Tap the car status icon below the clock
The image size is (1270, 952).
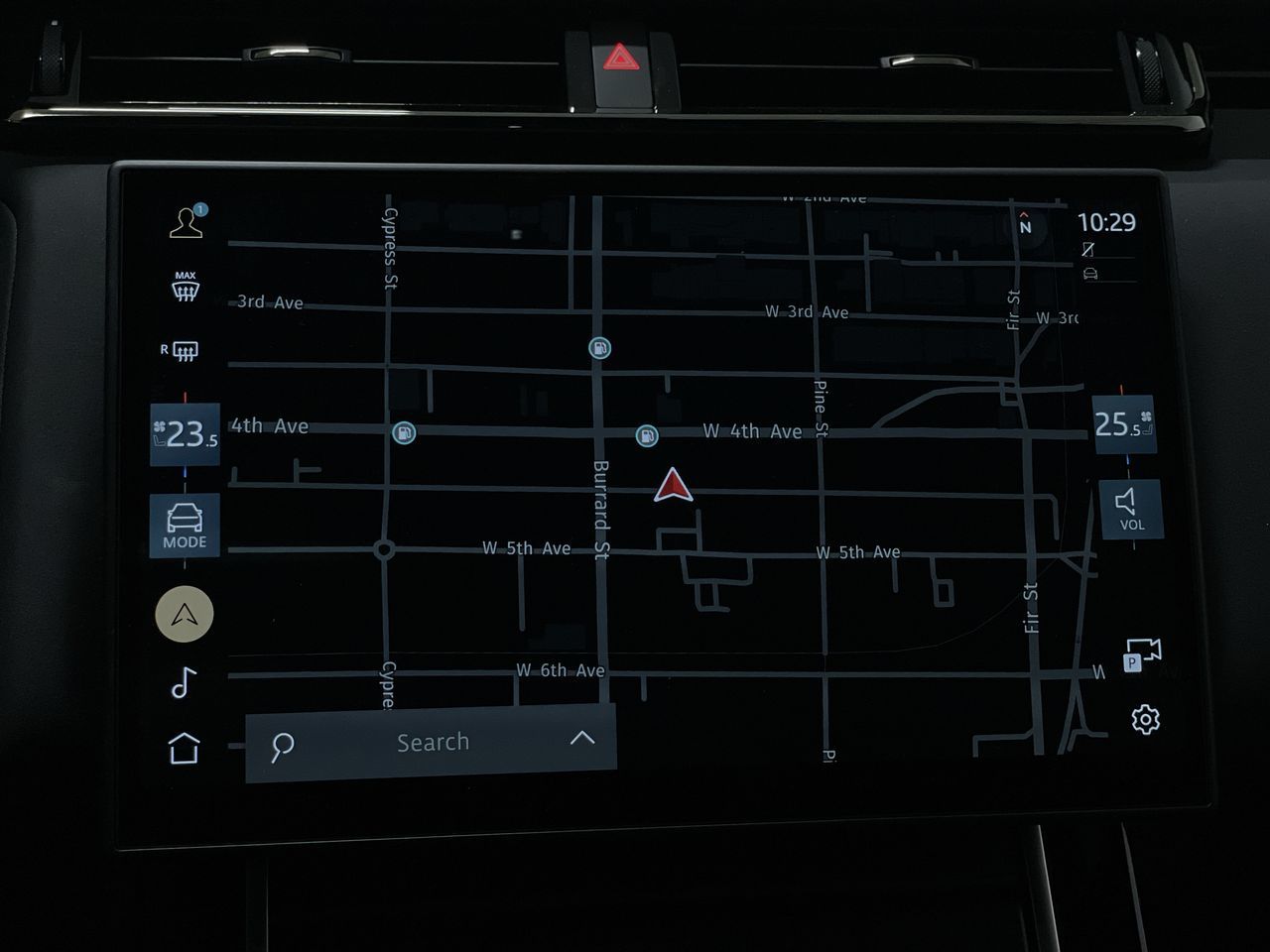pos(1089,273)
